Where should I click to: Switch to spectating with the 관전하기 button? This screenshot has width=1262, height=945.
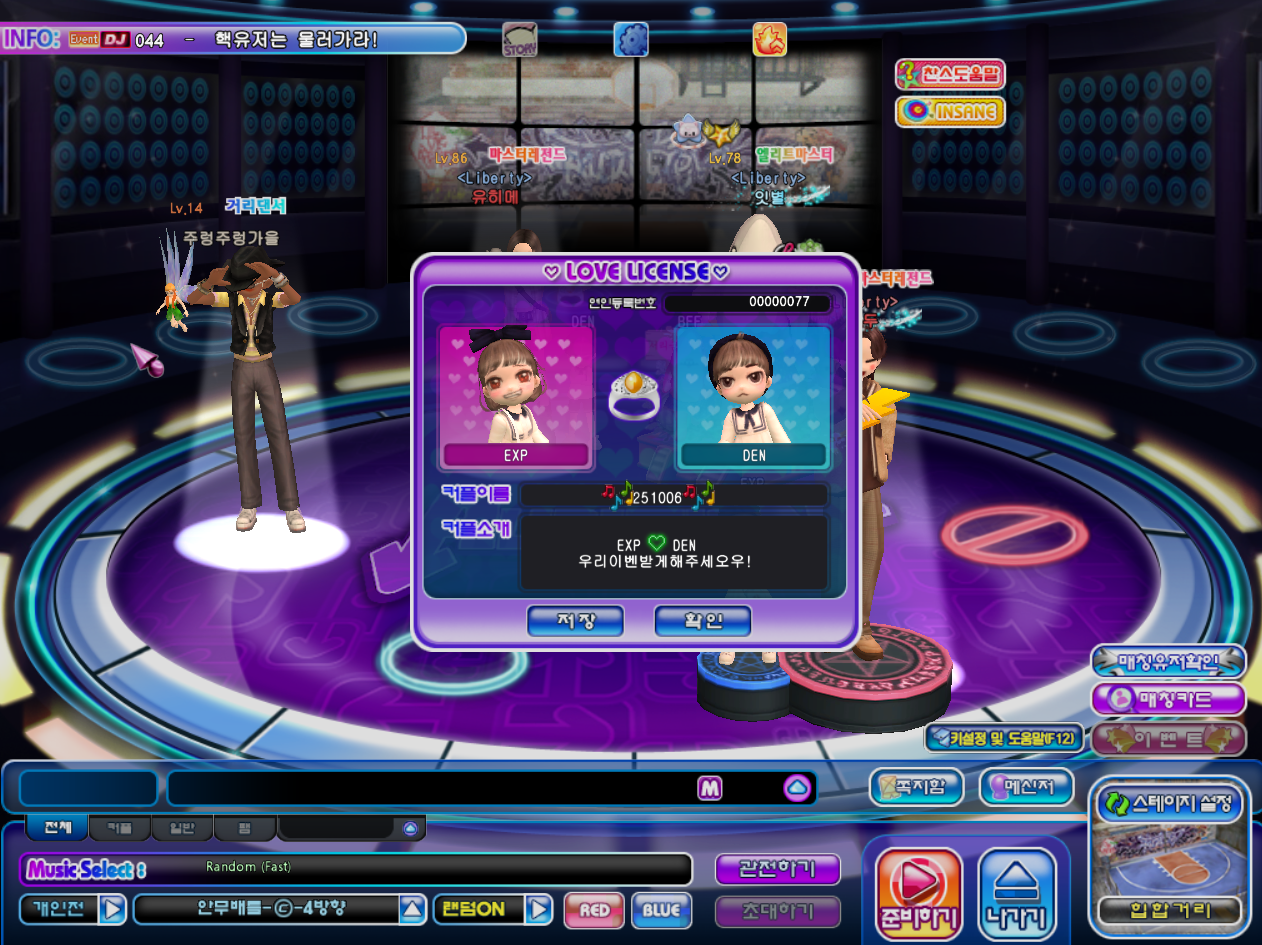pyautogui.click(x=778, y=868)
